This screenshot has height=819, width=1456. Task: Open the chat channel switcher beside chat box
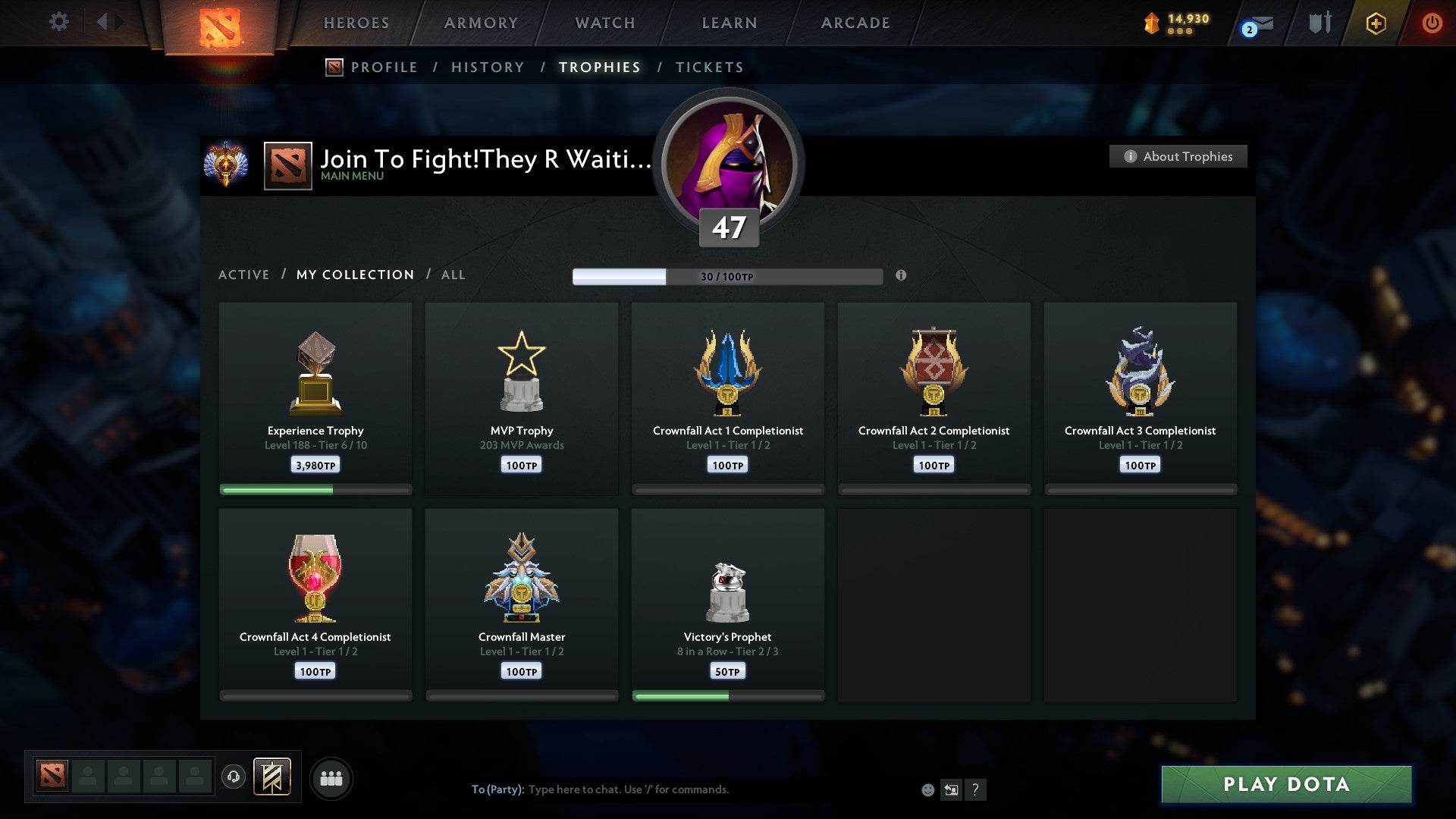click(x=952, y=789)
